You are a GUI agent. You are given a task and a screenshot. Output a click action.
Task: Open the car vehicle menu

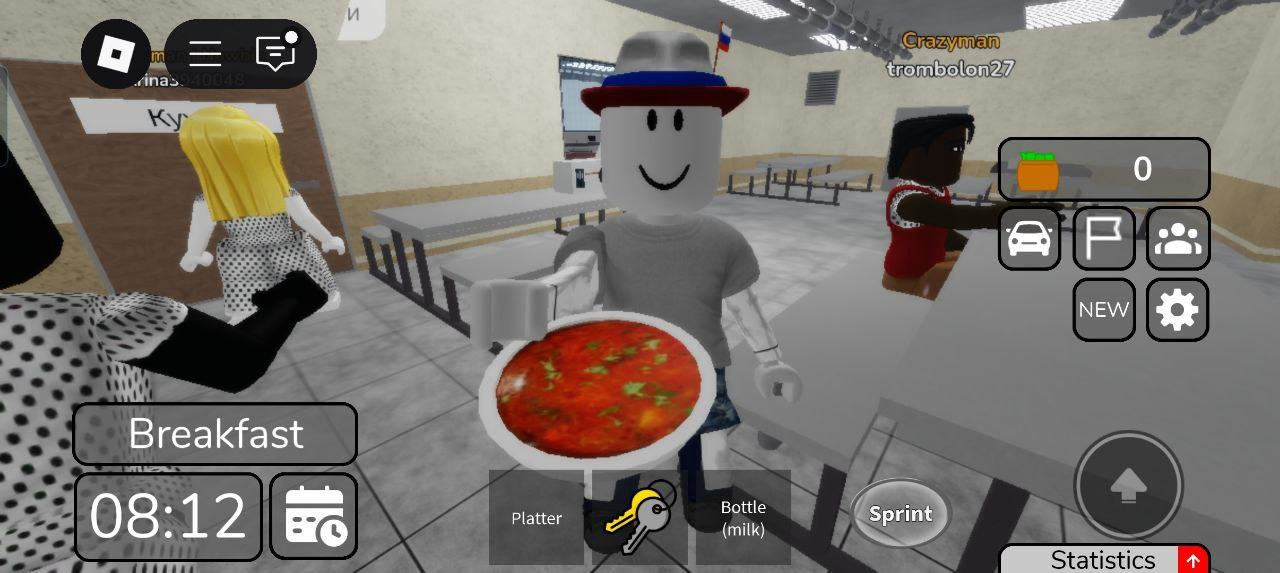[x=1030, y=239]
